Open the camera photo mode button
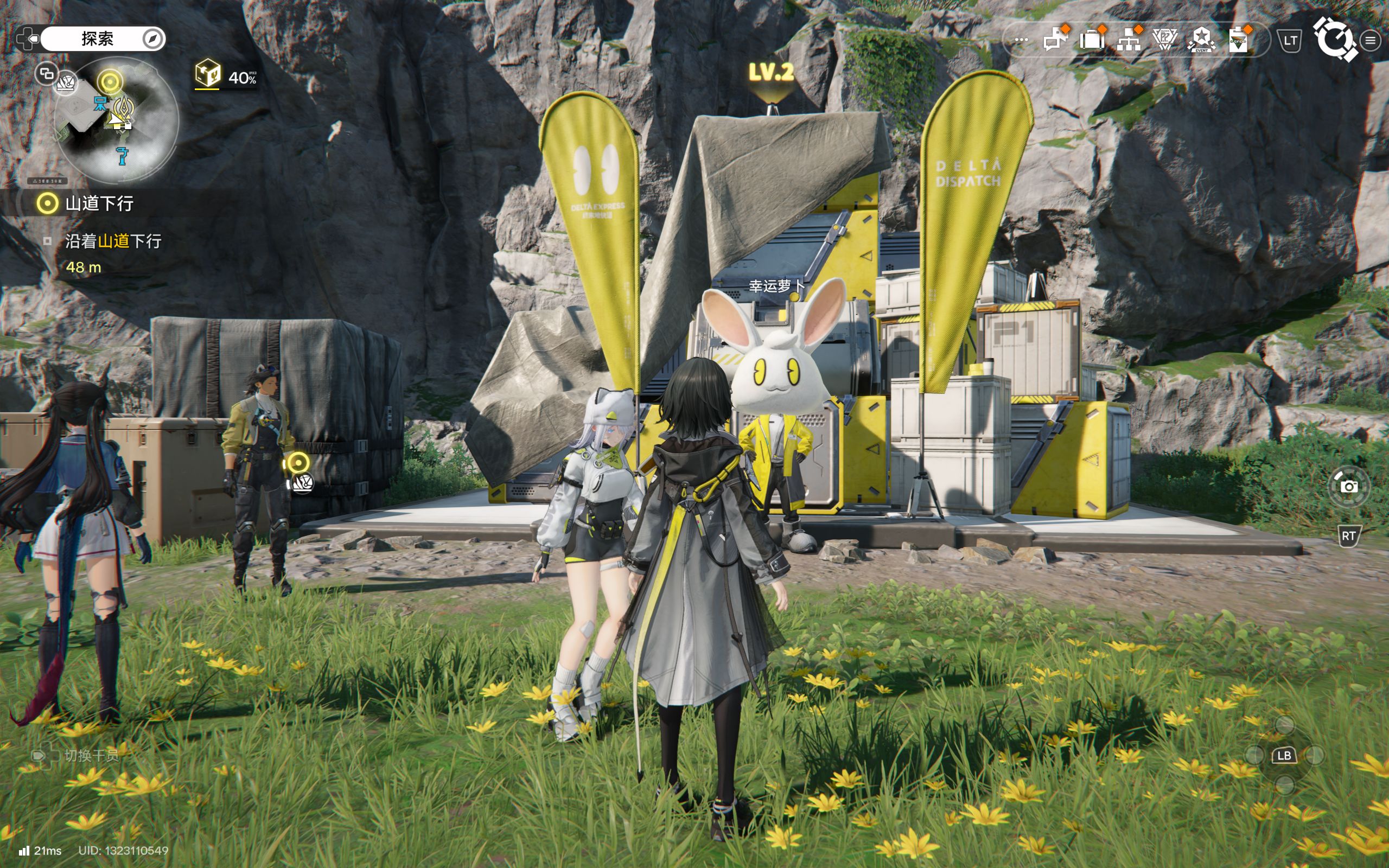 [1348, 486]
